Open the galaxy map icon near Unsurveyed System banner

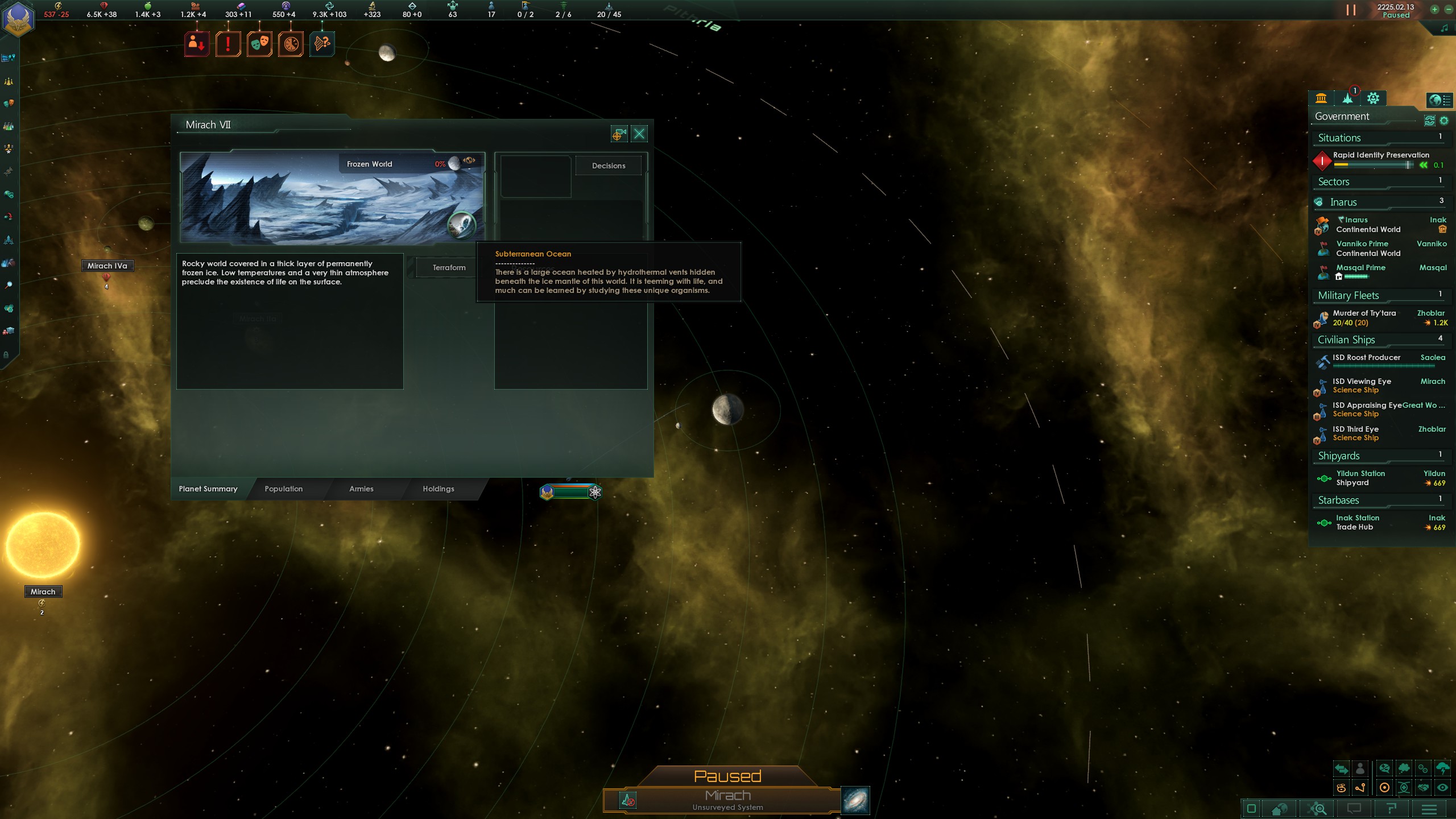click(857, 800)
